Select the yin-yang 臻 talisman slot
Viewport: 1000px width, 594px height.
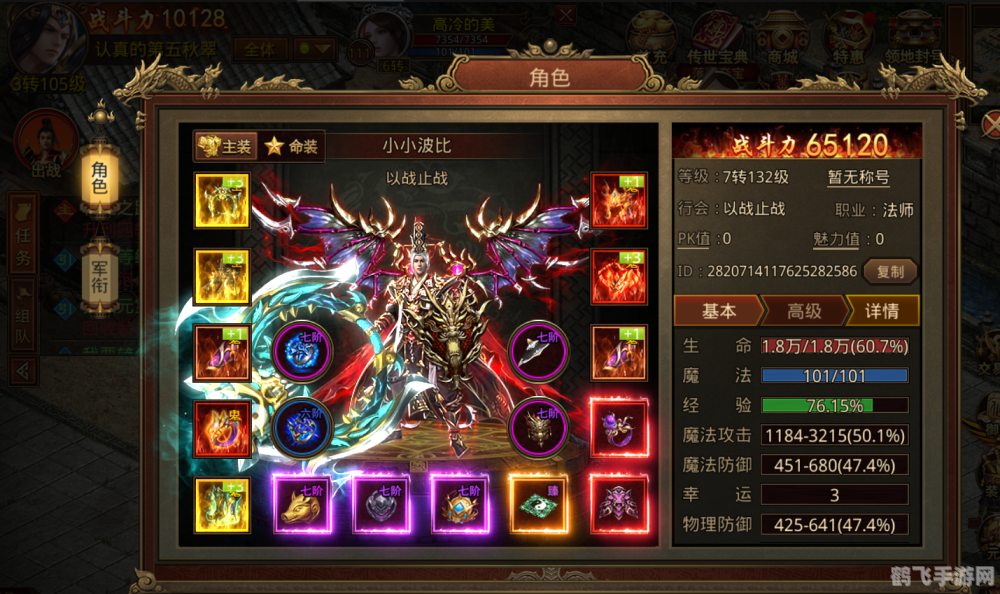(x=540, y=503)
